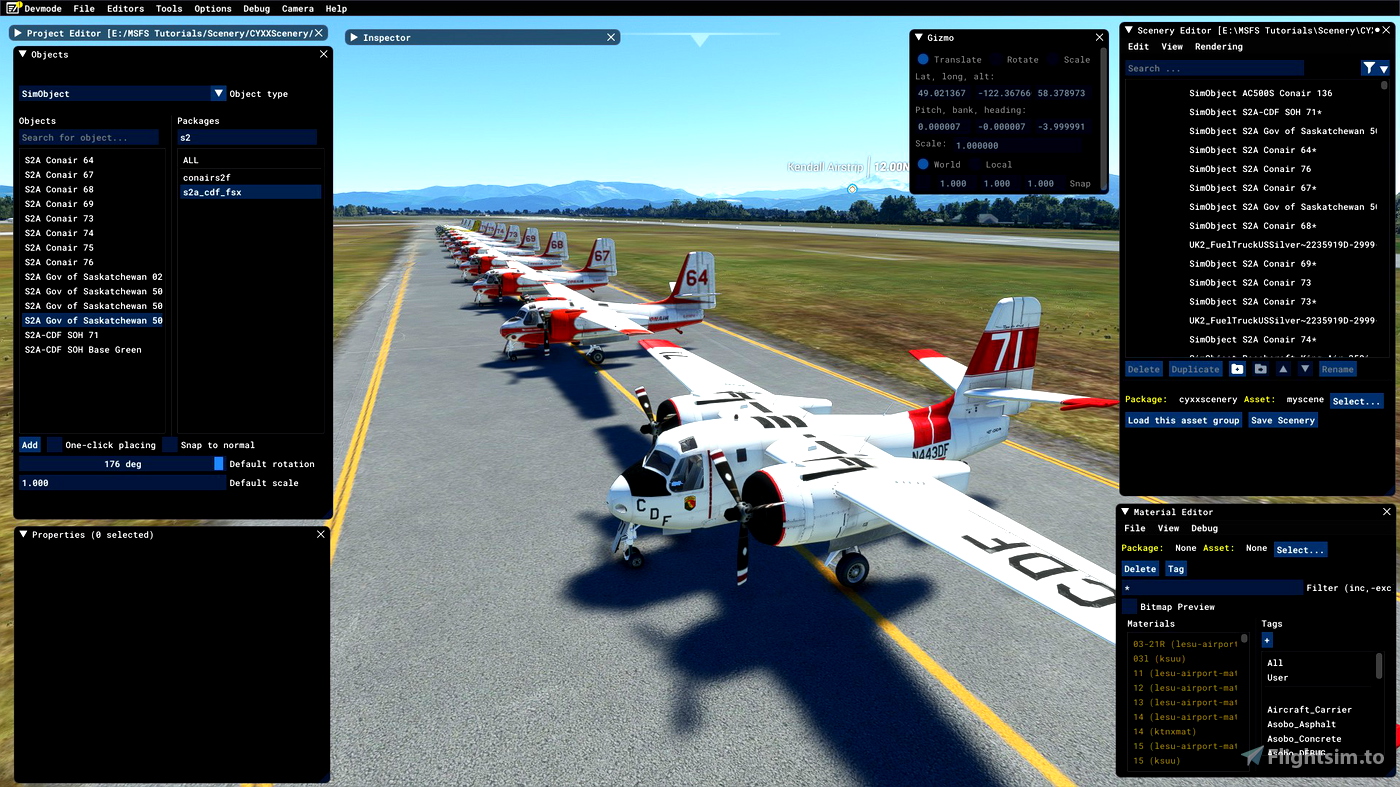Click the Load this asset group button
This screenshot has height=787, width=1400.
tap(1183, 420)
